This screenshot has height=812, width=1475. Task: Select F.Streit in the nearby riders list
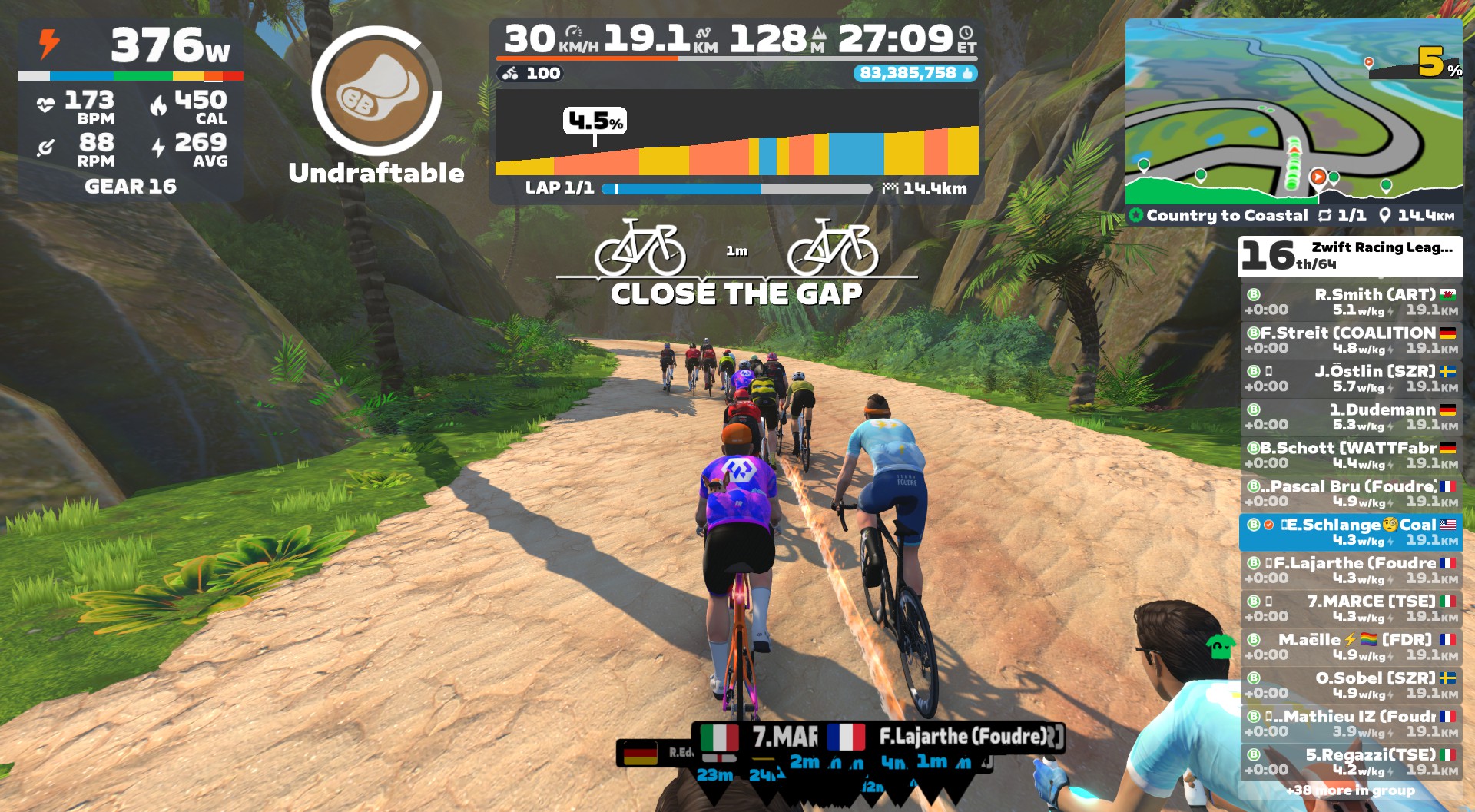(x=1351, y=340)
